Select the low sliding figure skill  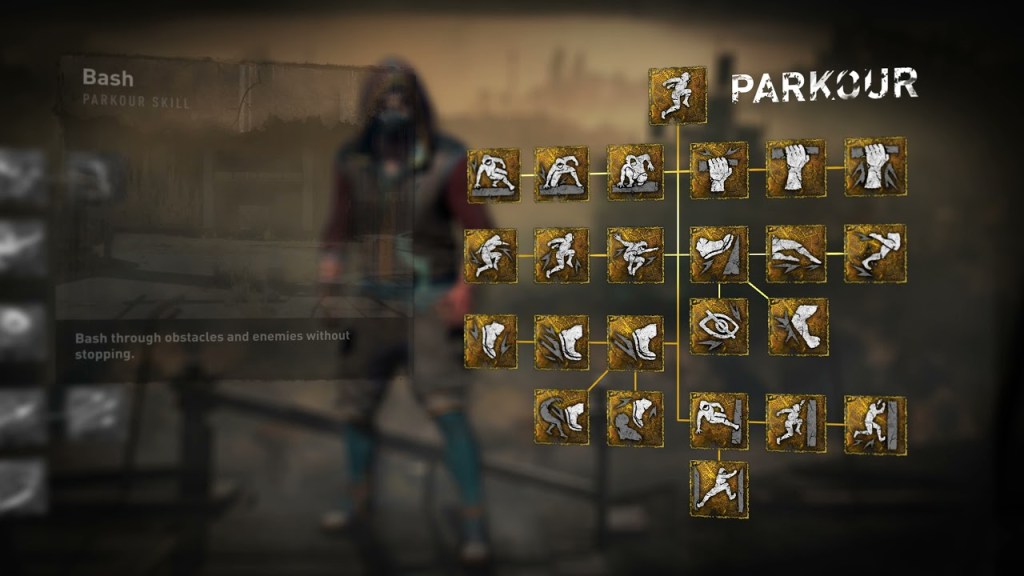(796, 254)
